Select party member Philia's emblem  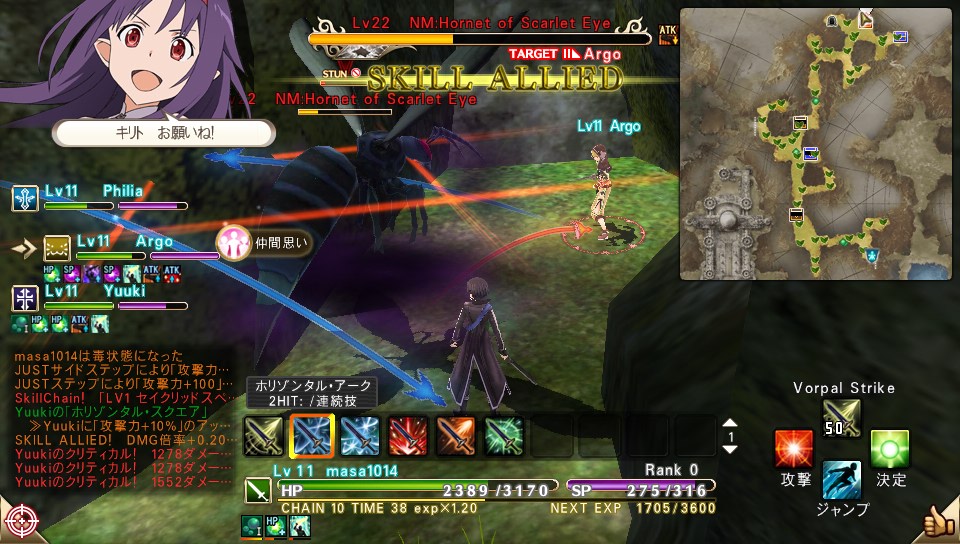(25, 197)
